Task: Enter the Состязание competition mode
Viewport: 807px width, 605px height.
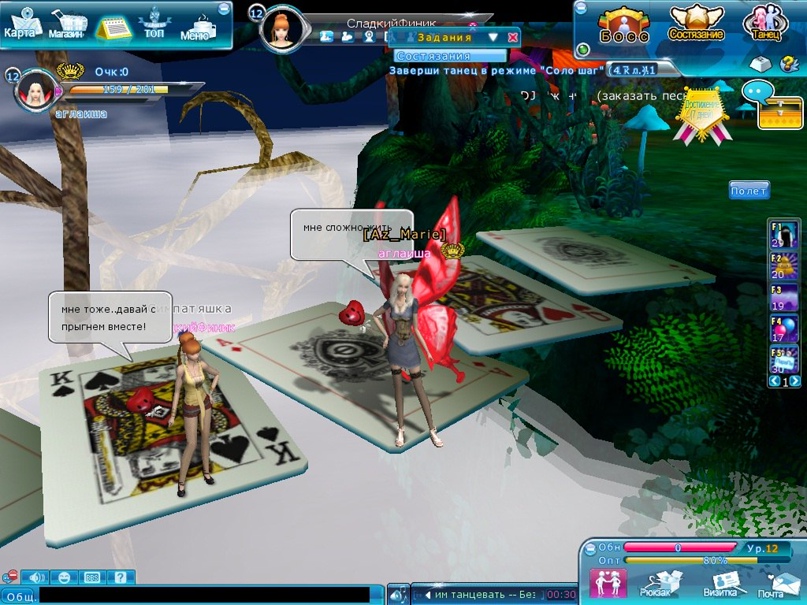Action: point(696,24)
